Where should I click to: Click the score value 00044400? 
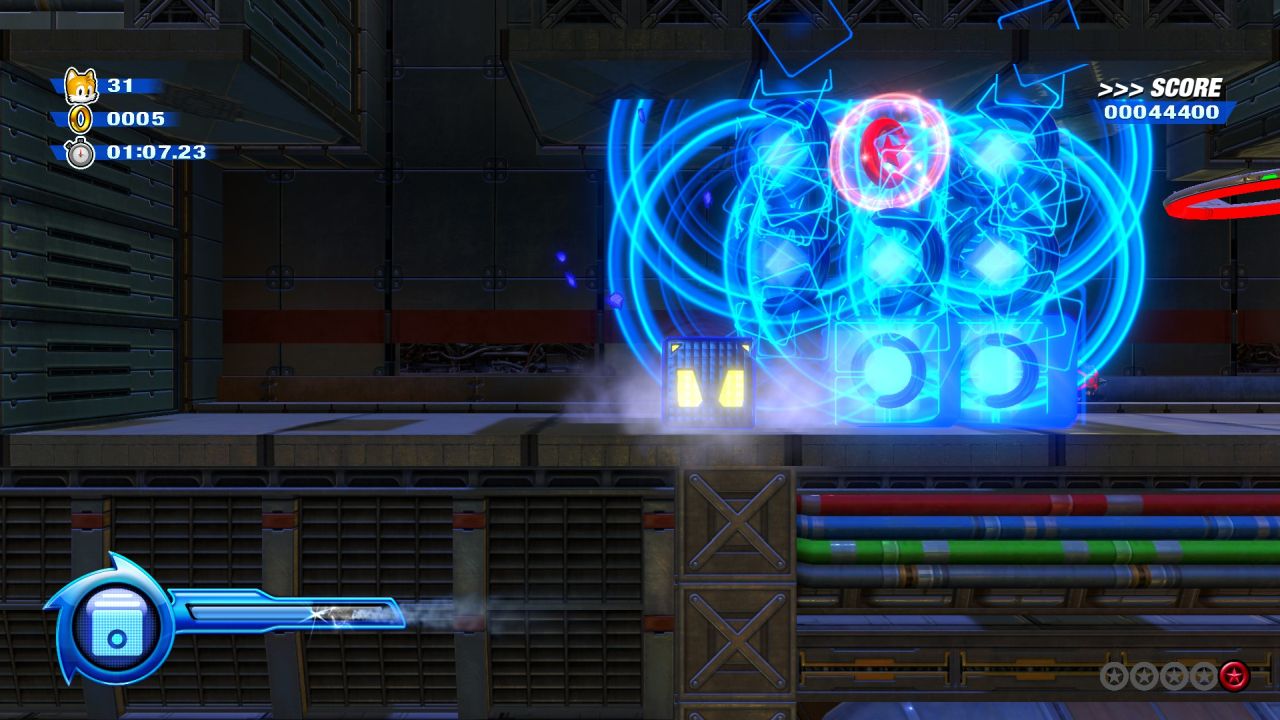[1163, 112]
